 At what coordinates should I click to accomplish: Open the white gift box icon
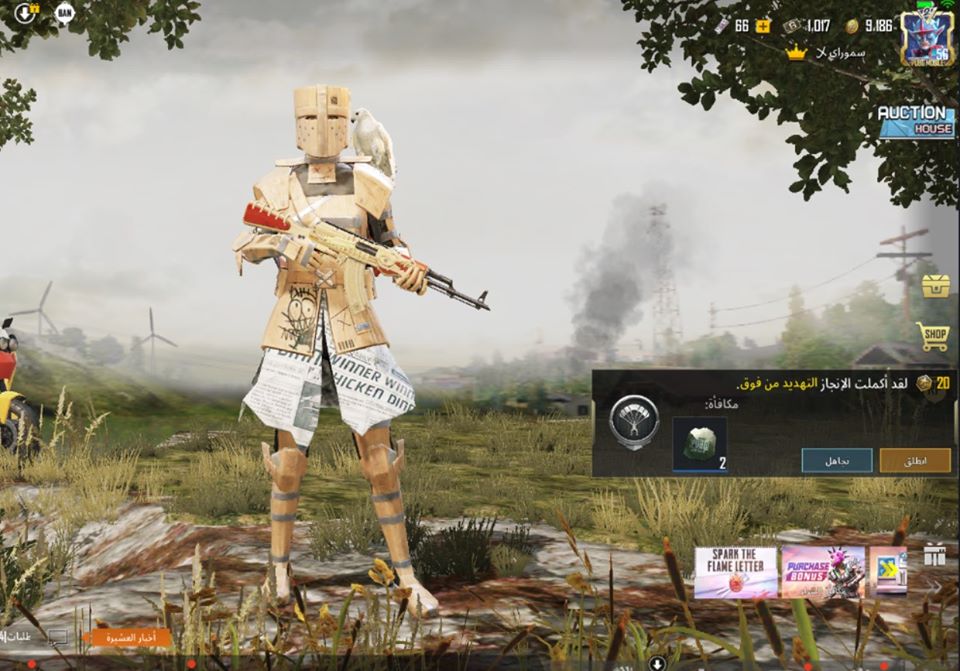pos(934,555)
